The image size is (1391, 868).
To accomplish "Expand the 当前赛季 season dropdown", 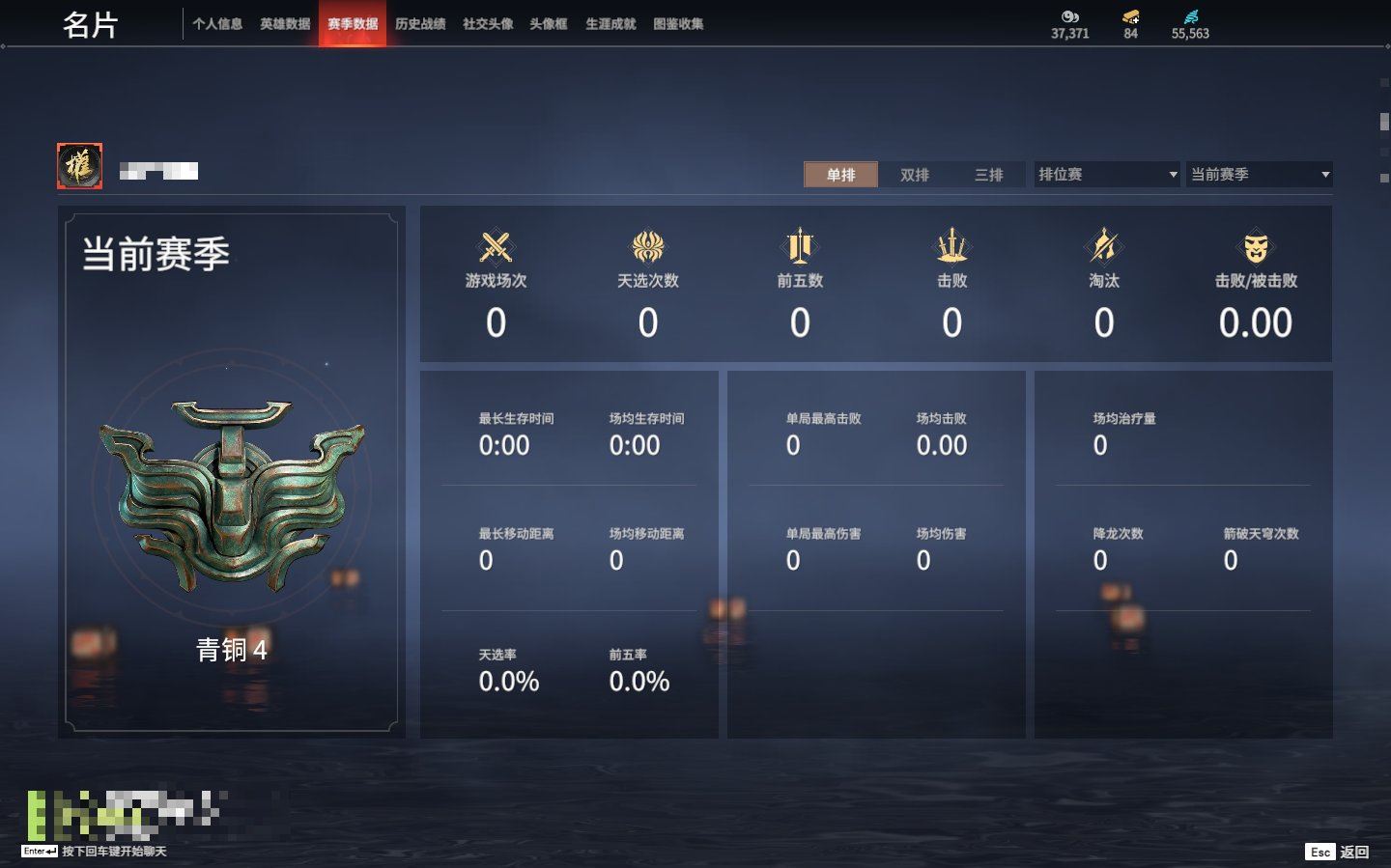I will coord(1259,175).
